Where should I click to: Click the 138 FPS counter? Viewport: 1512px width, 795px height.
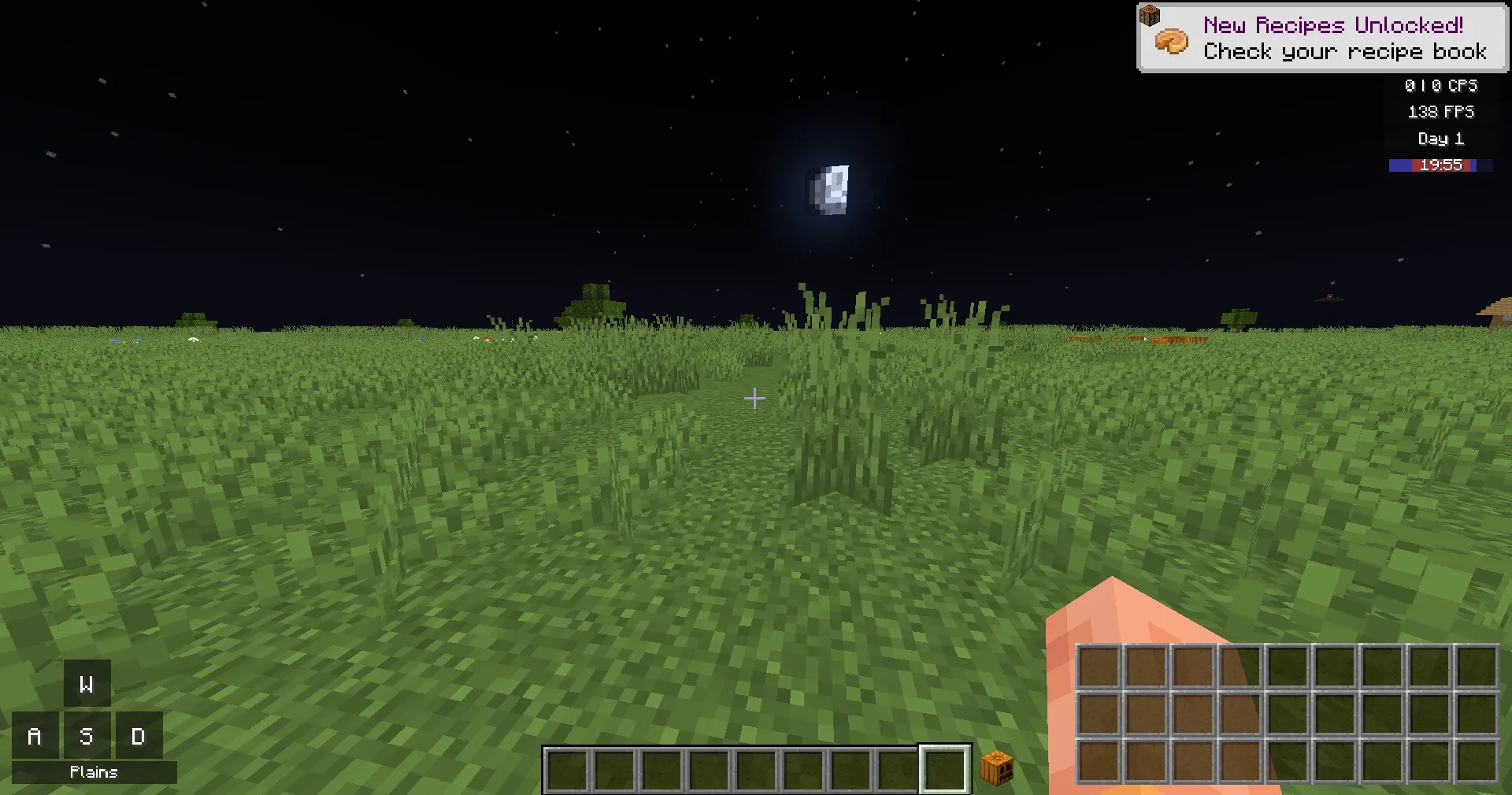[1440, 112]
